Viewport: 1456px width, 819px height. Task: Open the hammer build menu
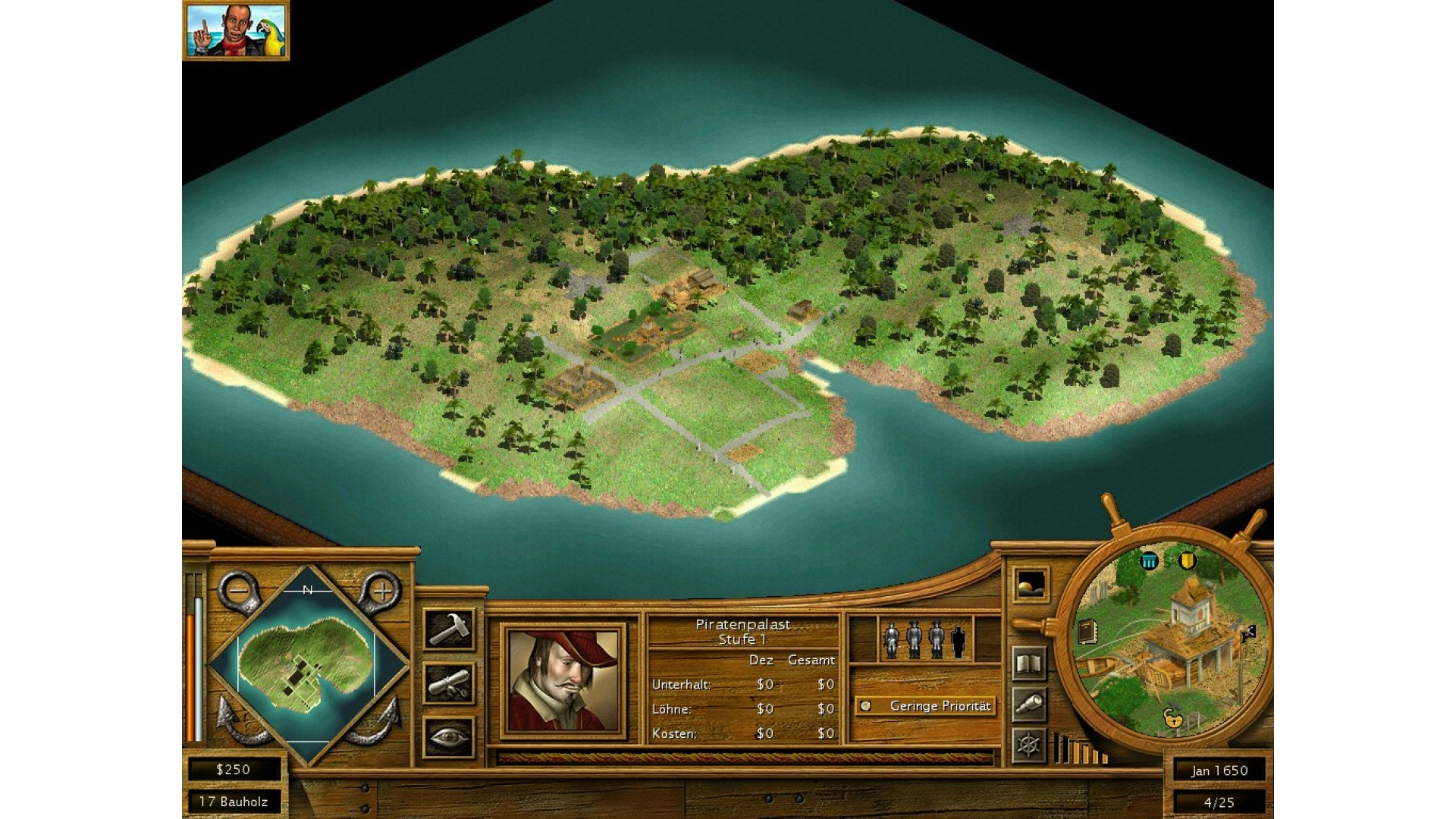tap(449, 629)
